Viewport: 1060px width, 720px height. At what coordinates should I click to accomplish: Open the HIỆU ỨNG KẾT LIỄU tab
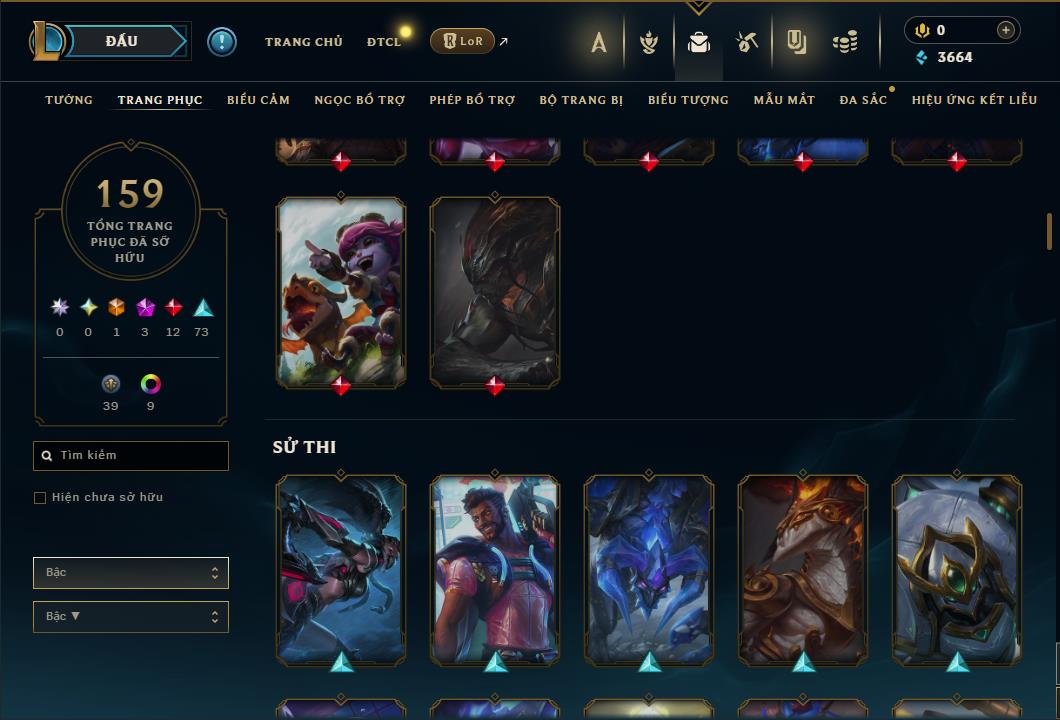tap(974, 100)
